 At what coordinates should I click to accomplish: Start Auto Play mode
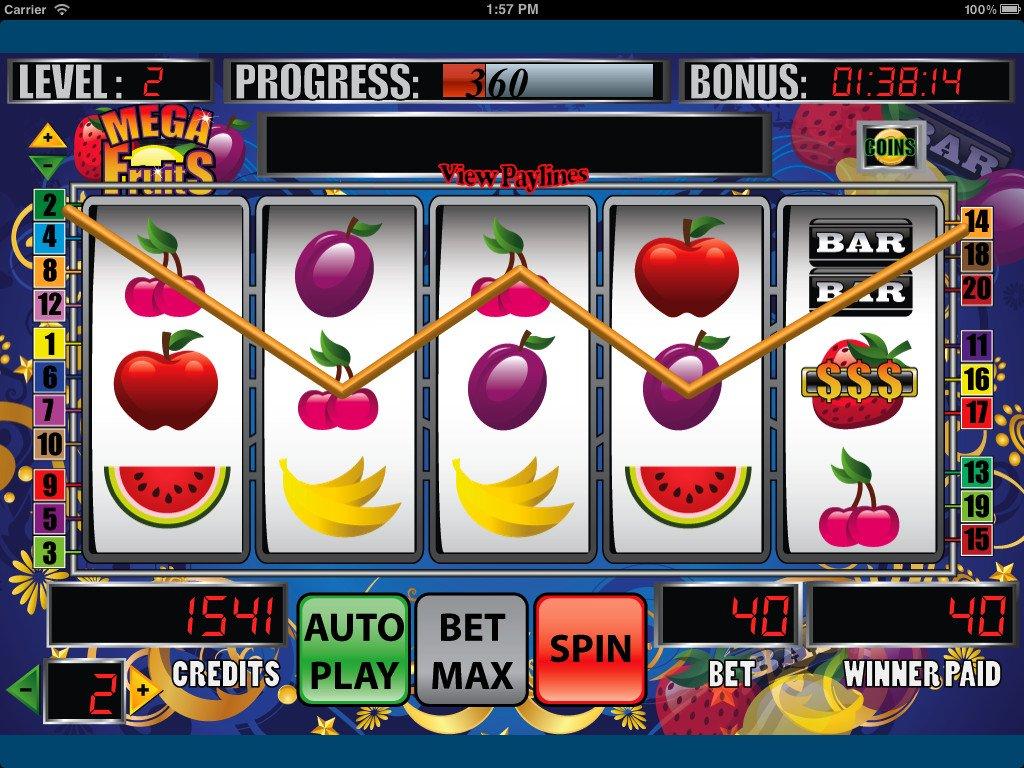coord(354,648)
